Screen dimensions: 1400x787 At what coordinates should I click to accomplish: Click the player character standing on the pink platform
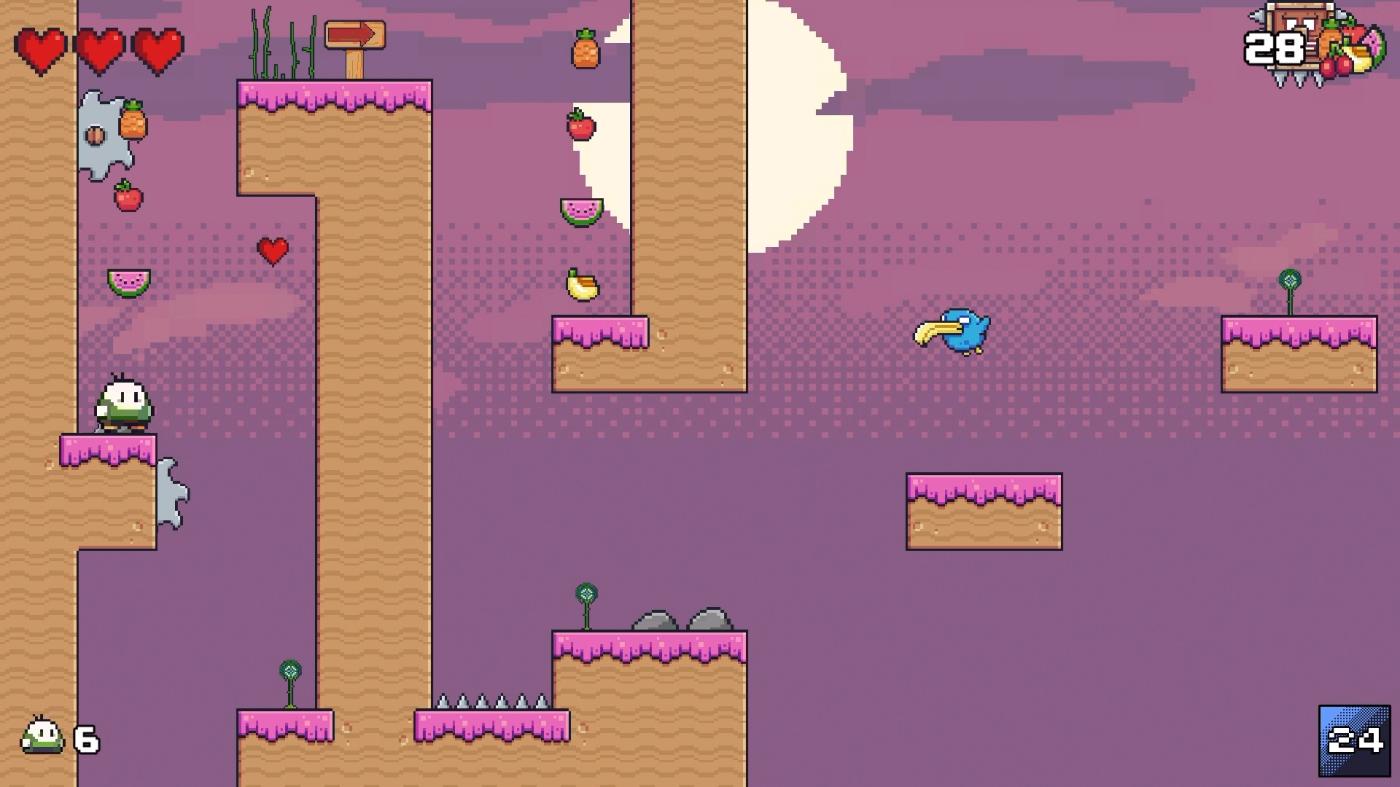(123, 402)
